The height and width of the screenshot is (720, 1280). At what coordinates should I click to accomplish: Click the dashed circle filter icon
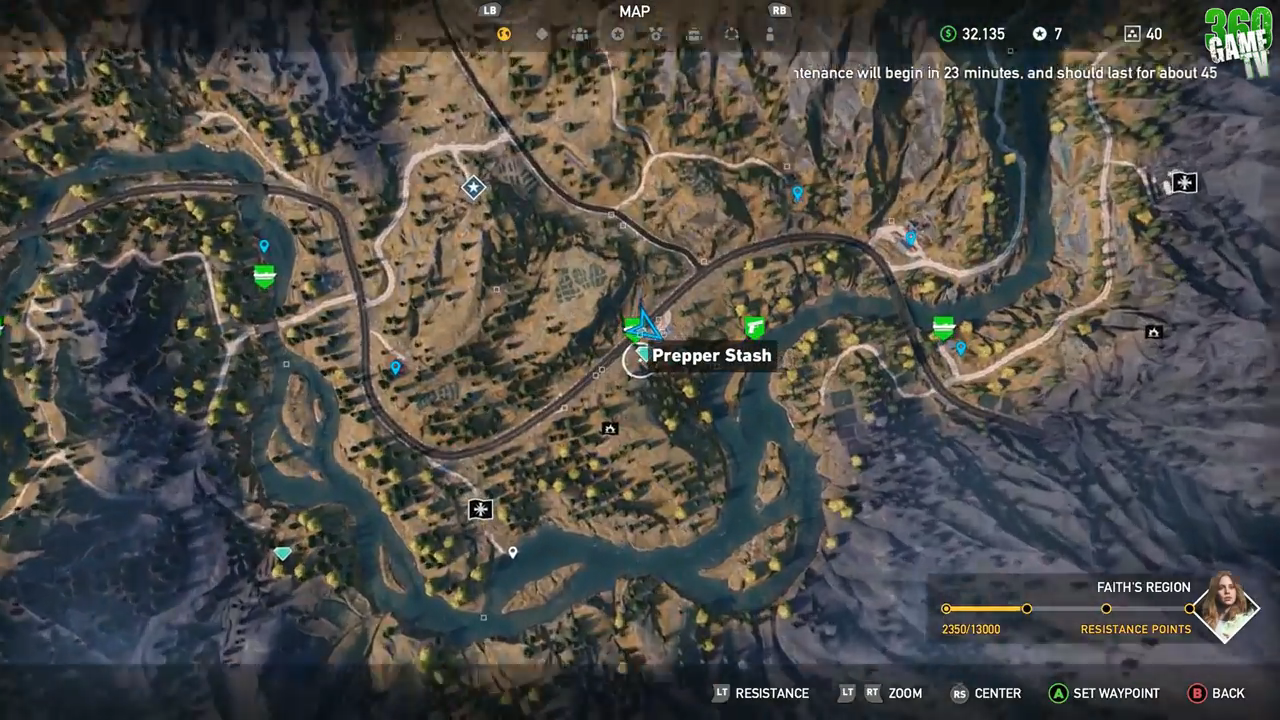(x=731, y=33)
